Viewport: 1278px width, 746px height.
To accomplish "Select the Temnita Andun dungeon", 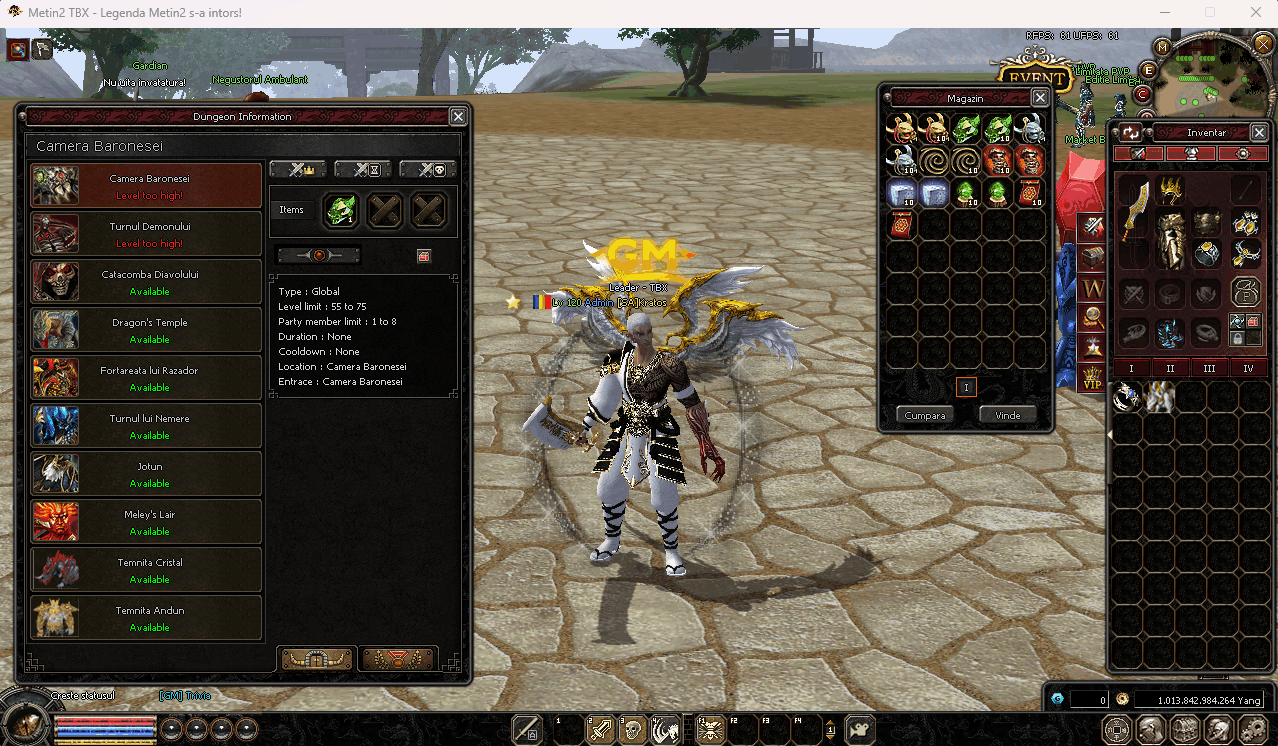I will coord(147,618).
